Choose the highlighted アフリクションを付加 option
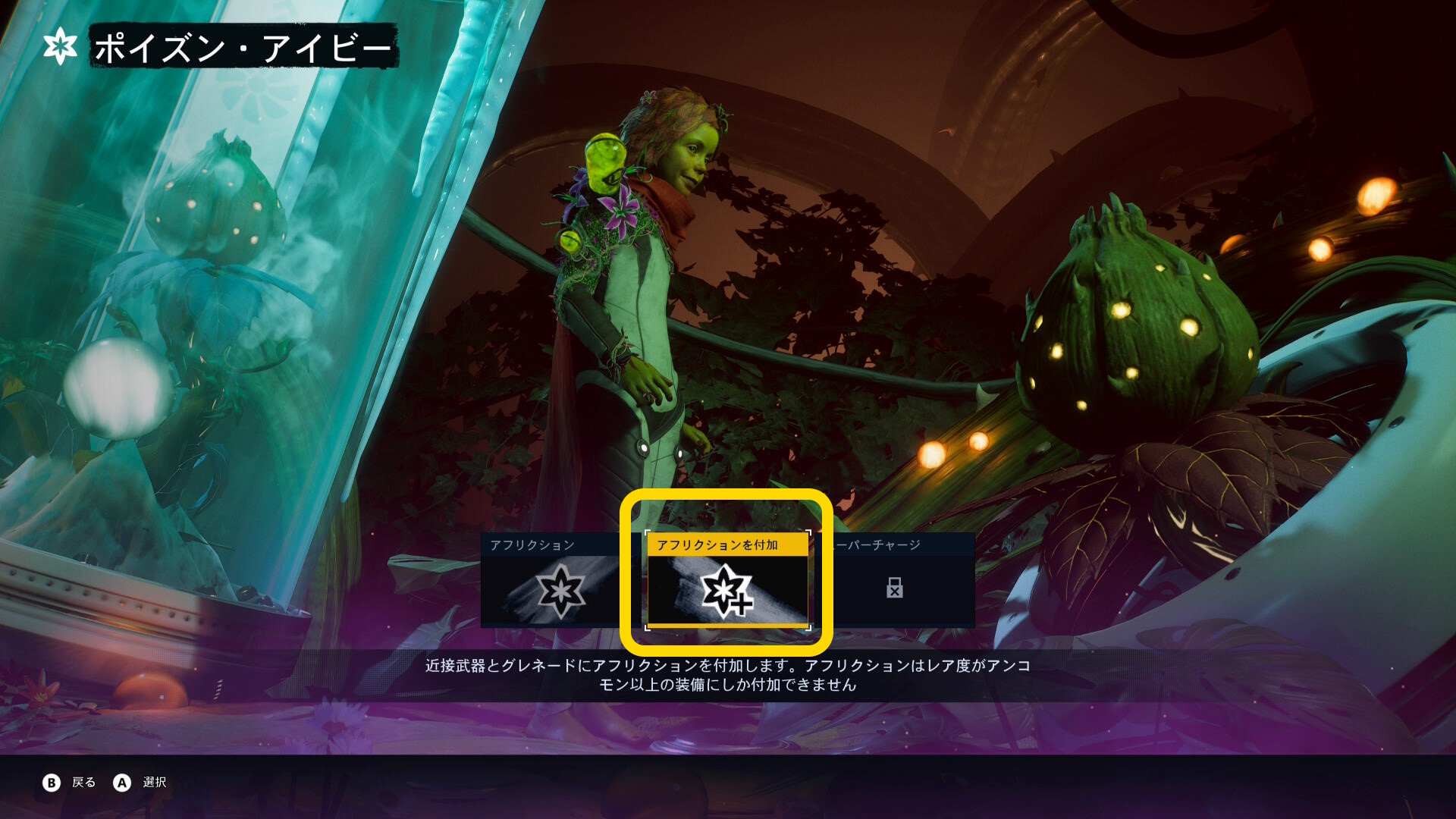This screenshot has width=1456, height=819. click(x=726, y=581)
